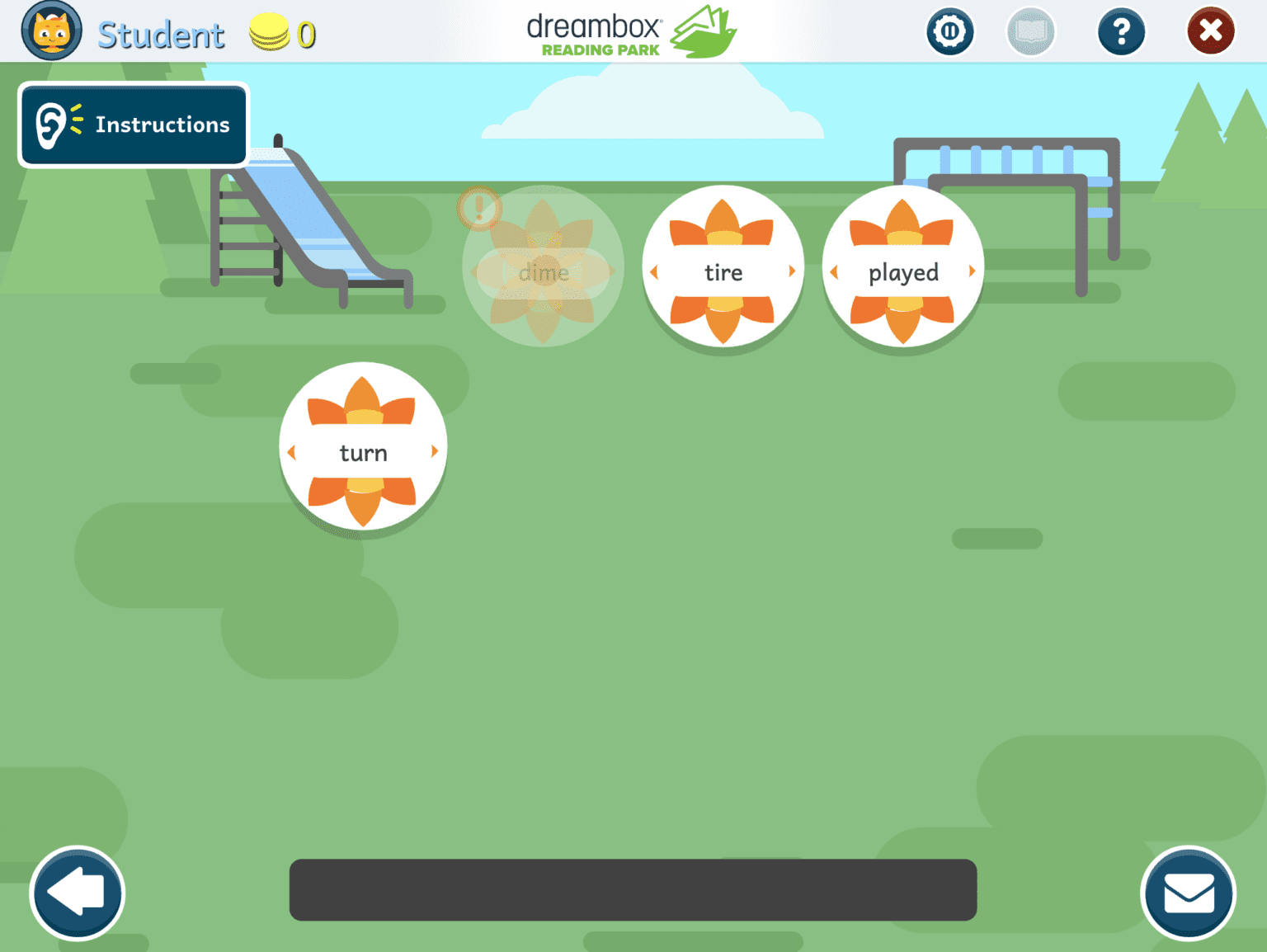Click the dark answer bar at the bottom
This screenshot has width=1267, height=952.
[x=633, y=890]
